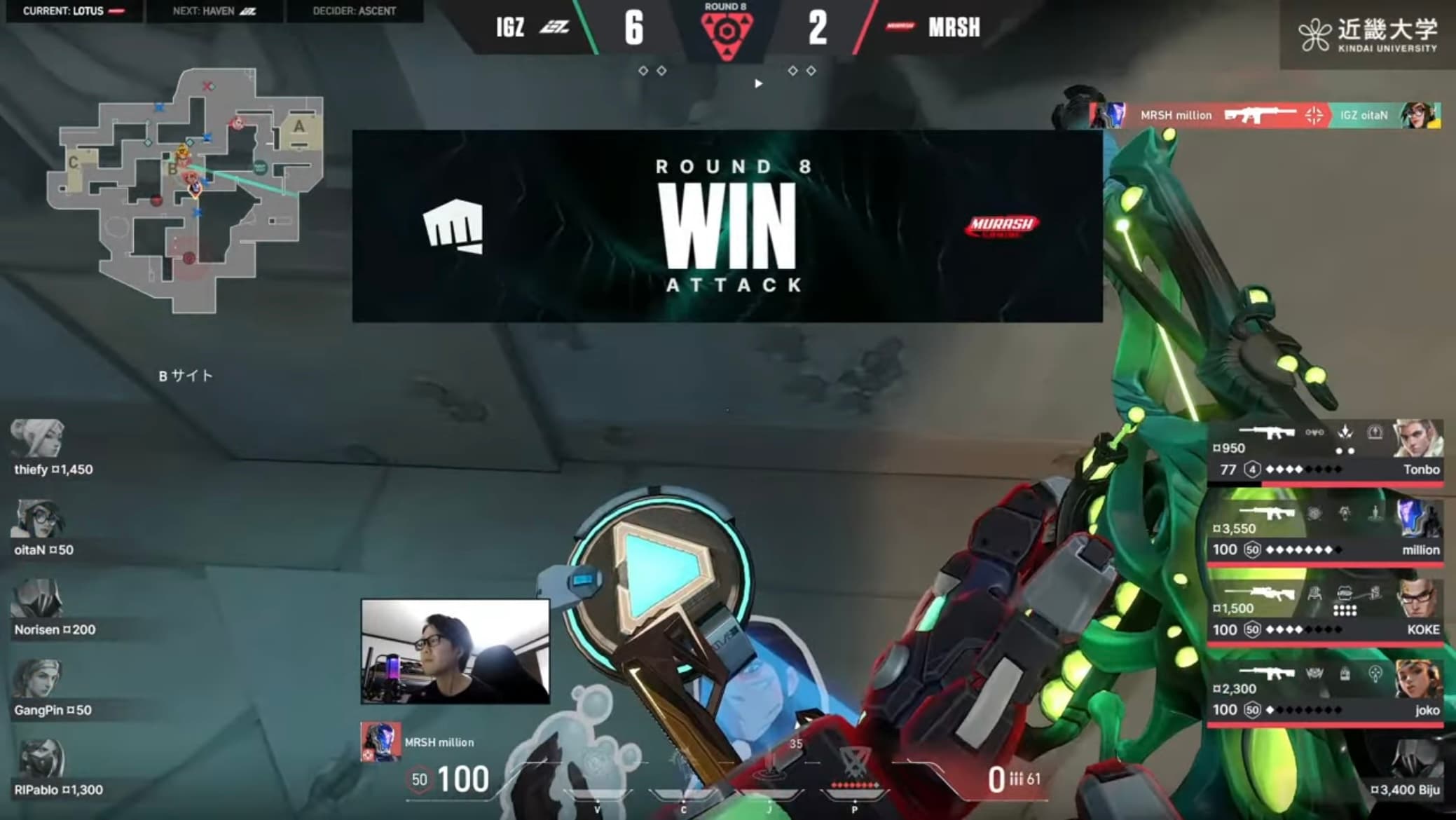Click the Lotus minimap

[x=186, y=189]
